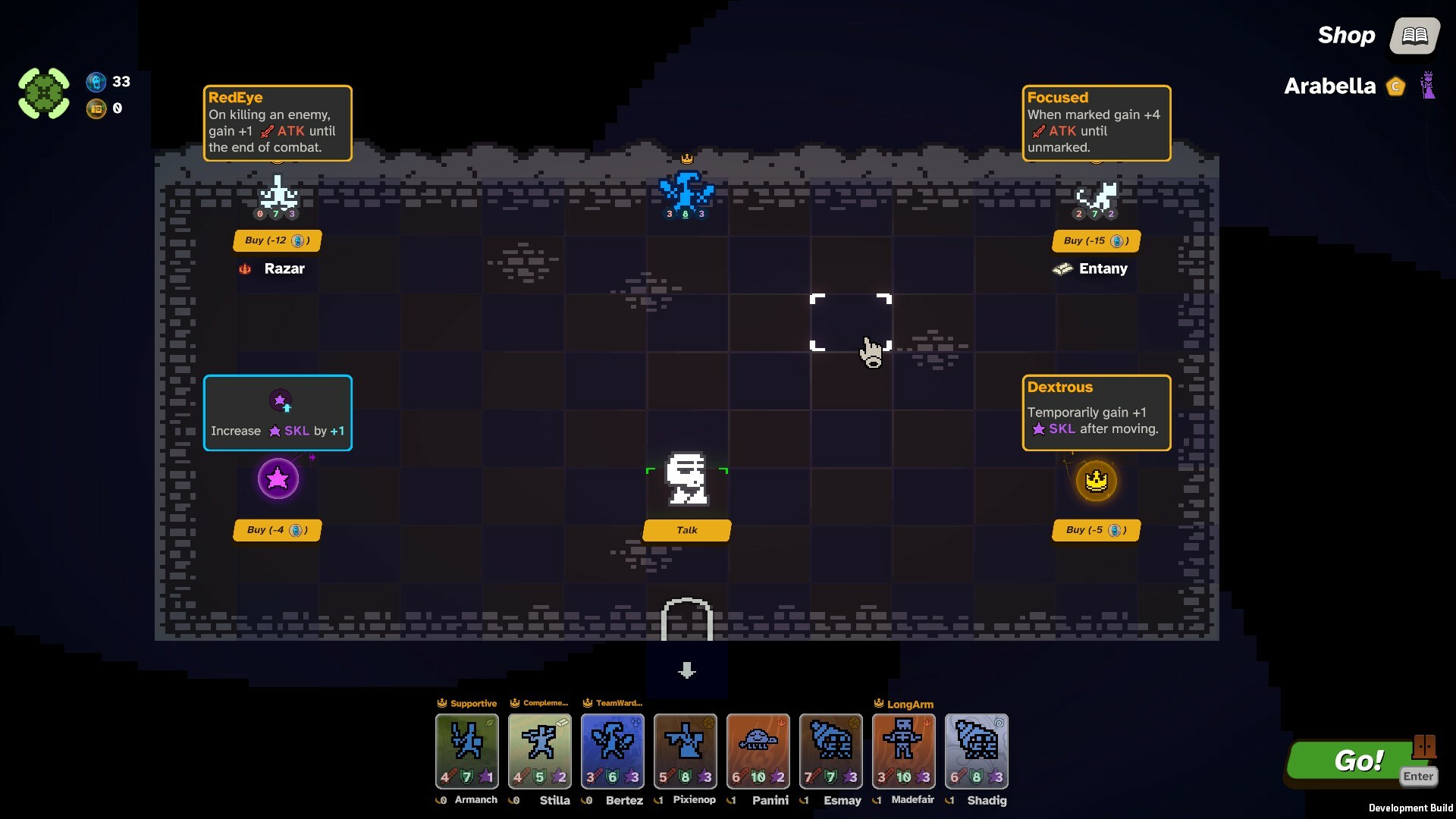Screen dimensions: 1456x819
Task: Select the Panini card
Action: click(758, 751)
